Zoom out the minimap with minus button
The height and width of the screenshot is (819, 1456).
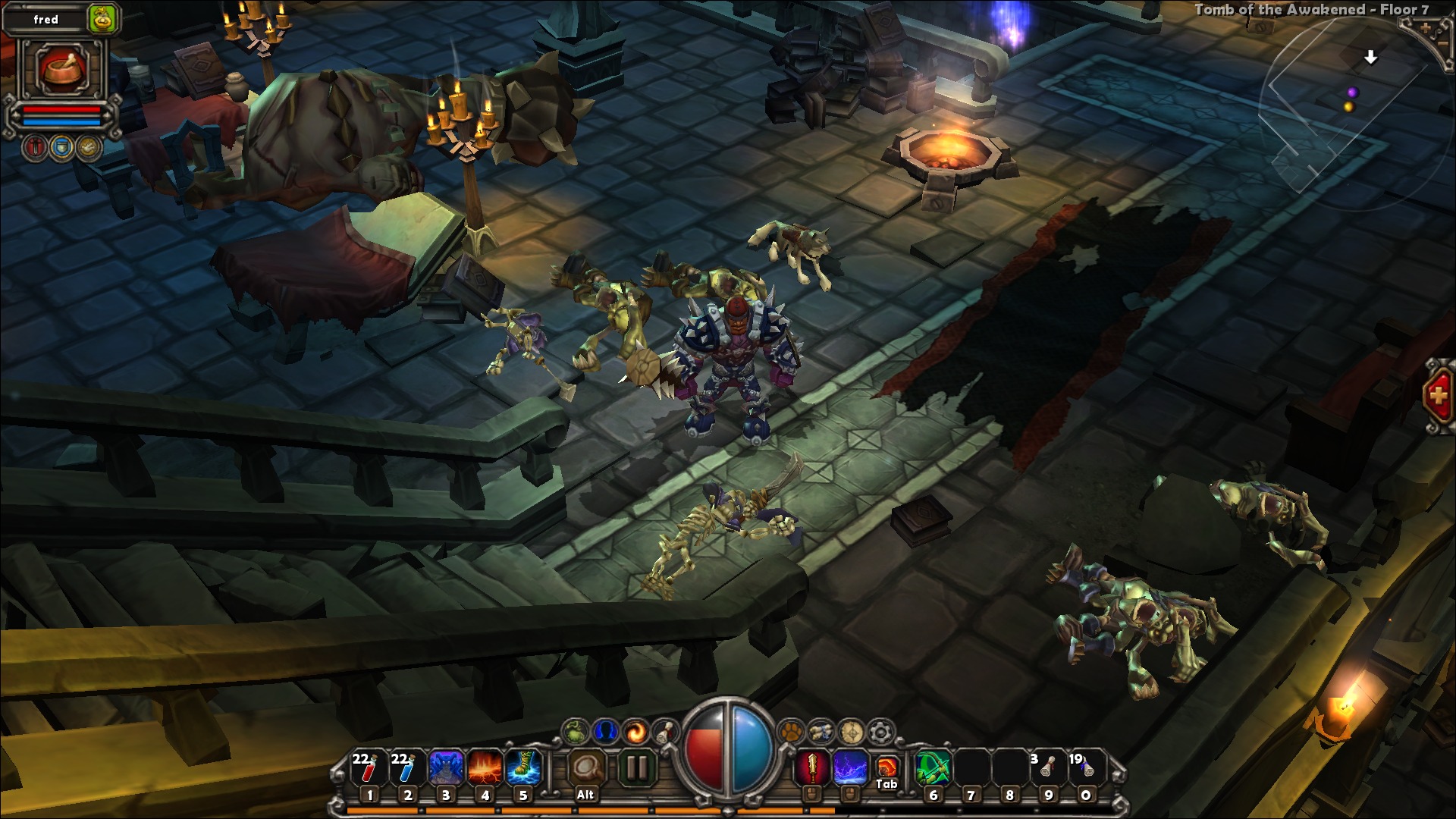(x=1445, y=44)
